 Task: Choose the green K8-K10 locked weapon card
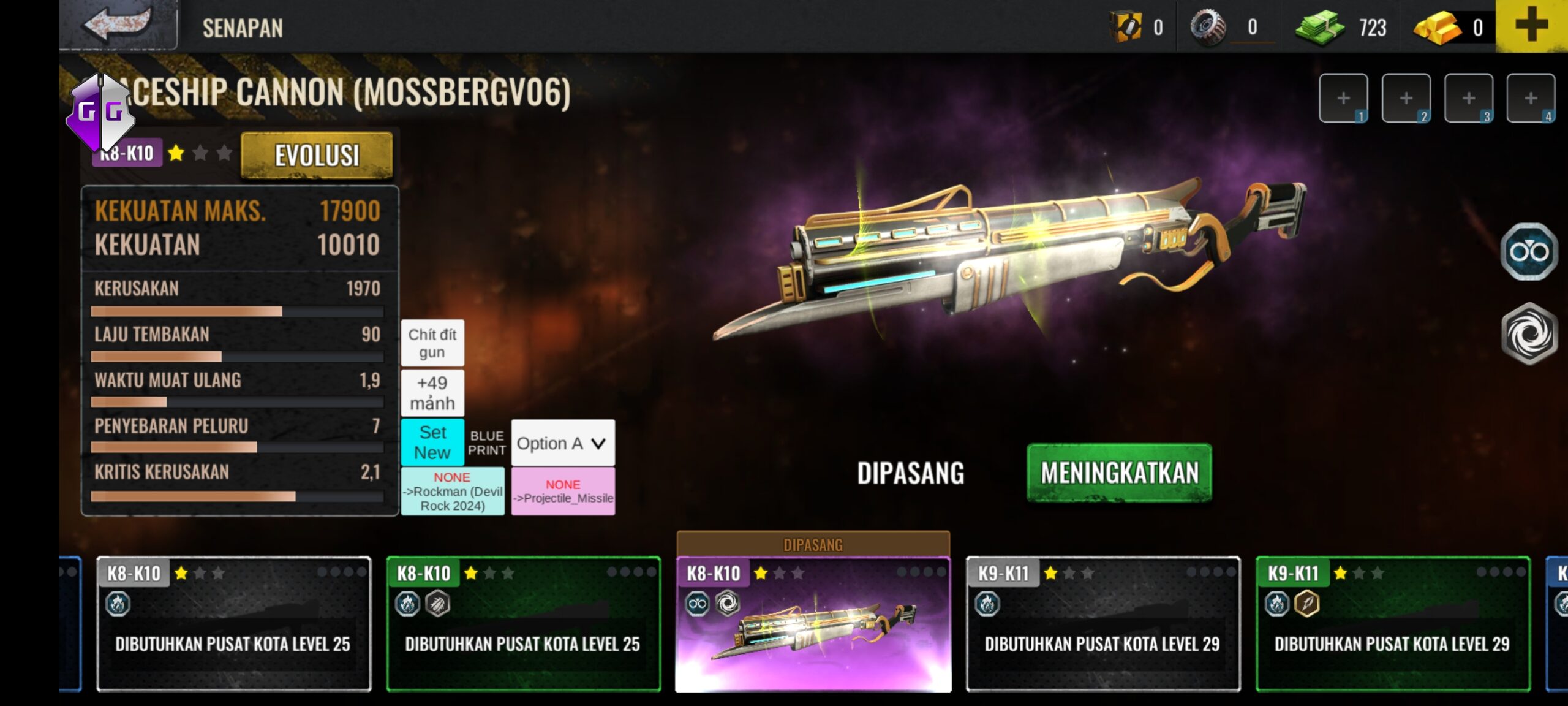click(x=523, y=625)
